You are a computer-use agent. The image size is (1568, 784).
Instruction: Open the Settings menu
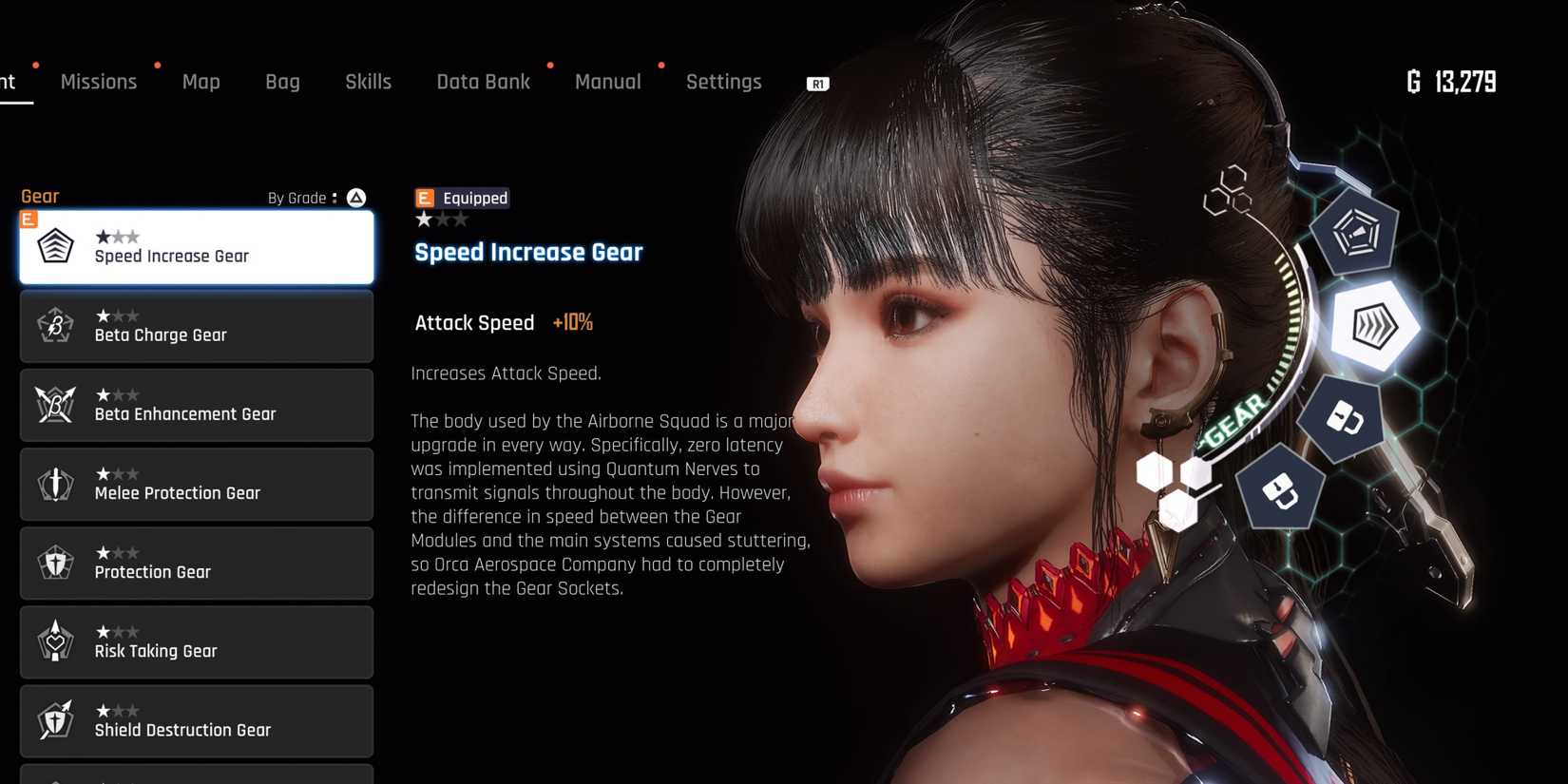coord(723,82)
